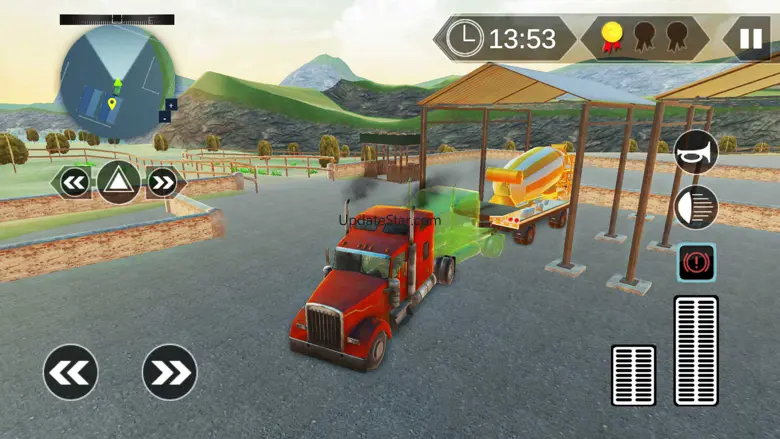Click the small right double-arrow beside the triangle

click(163, 182)
